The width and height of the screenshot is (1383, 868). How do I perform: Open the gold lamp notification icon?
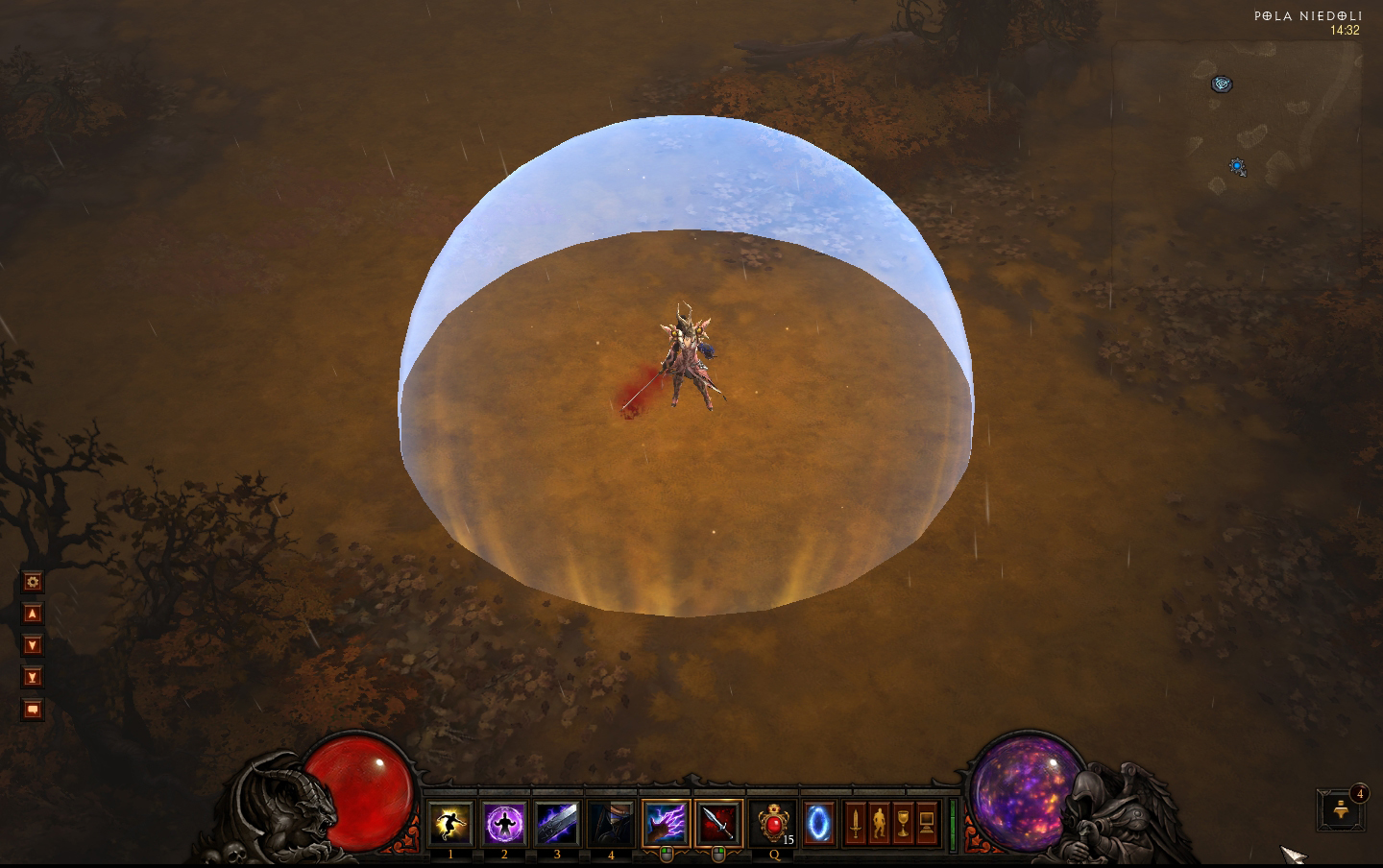tap(1342, 811)
